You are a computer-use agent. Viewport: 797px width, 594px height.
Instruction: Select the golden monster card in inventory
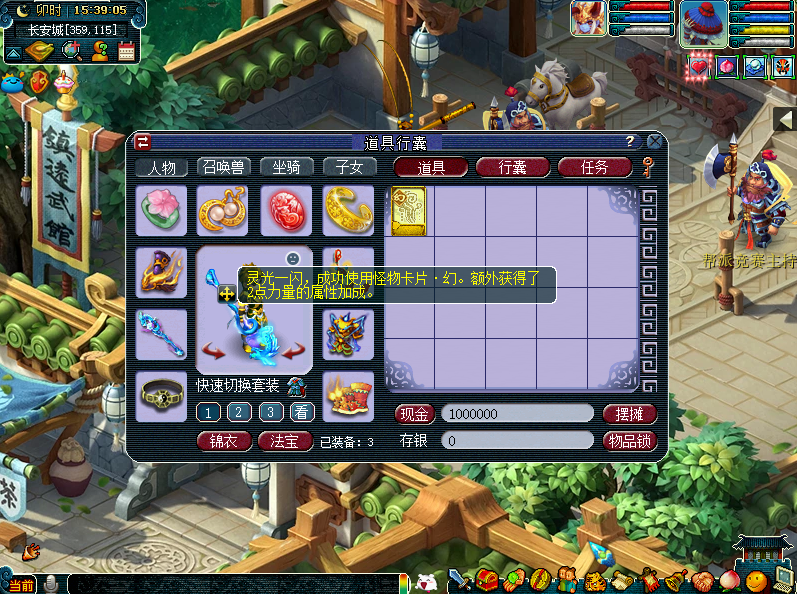pyautogui.click(x=409, y=211)
